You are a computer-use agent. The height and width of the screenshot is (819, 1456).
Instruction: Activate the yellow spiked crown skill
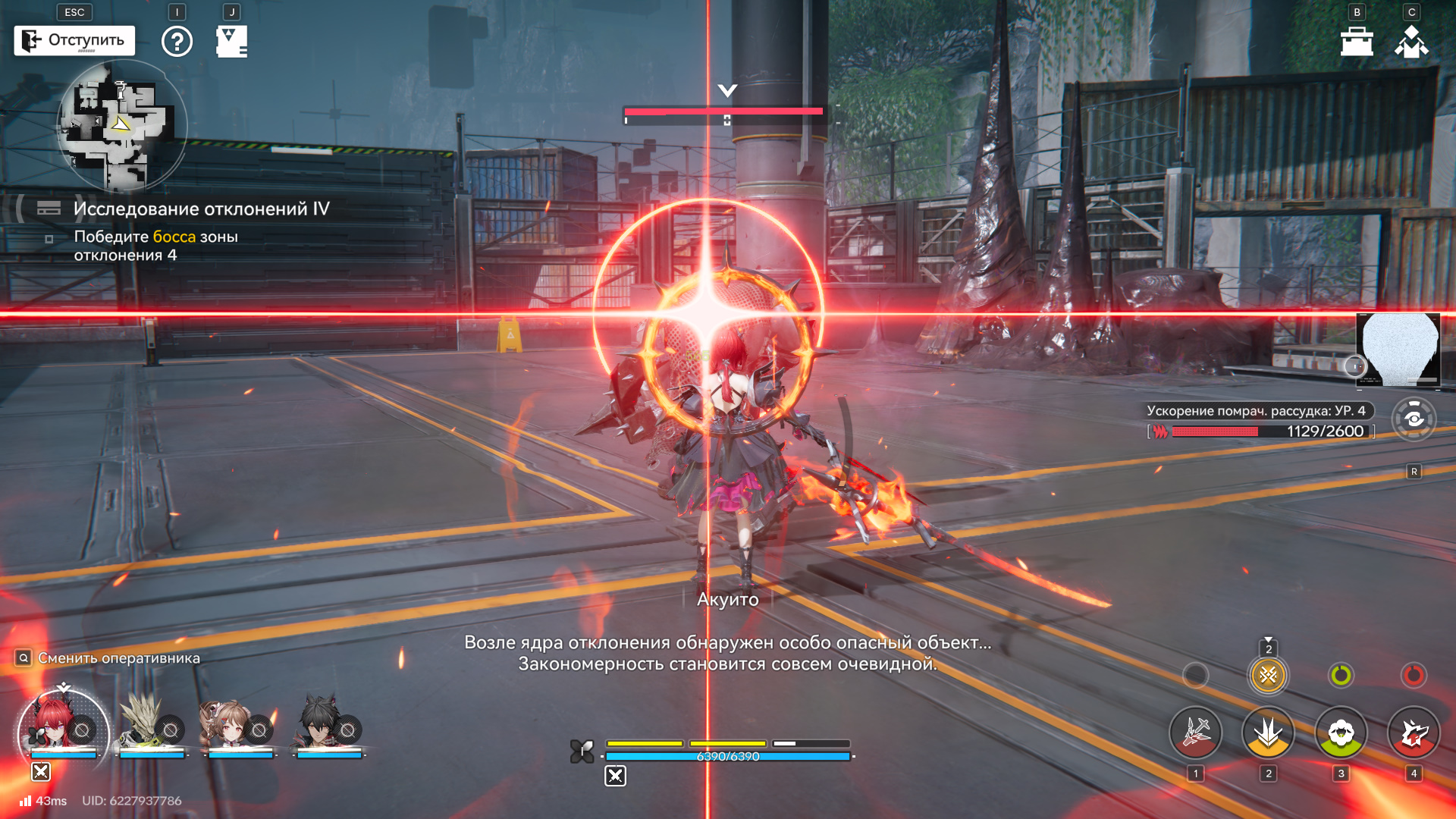tap(1268, 733)
